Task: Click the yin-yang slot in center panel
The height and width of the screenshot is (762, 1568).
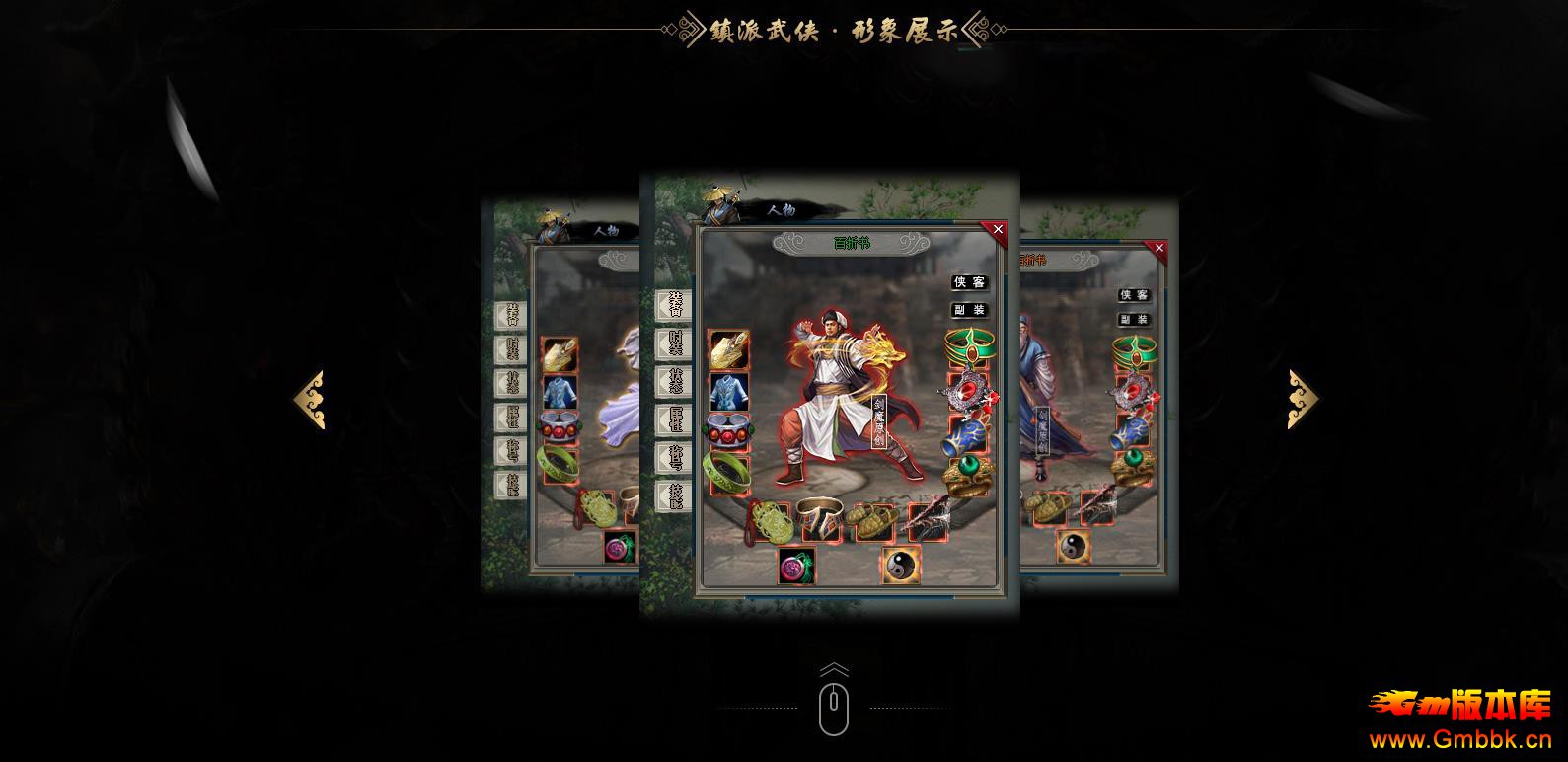Action: [900, 565]
